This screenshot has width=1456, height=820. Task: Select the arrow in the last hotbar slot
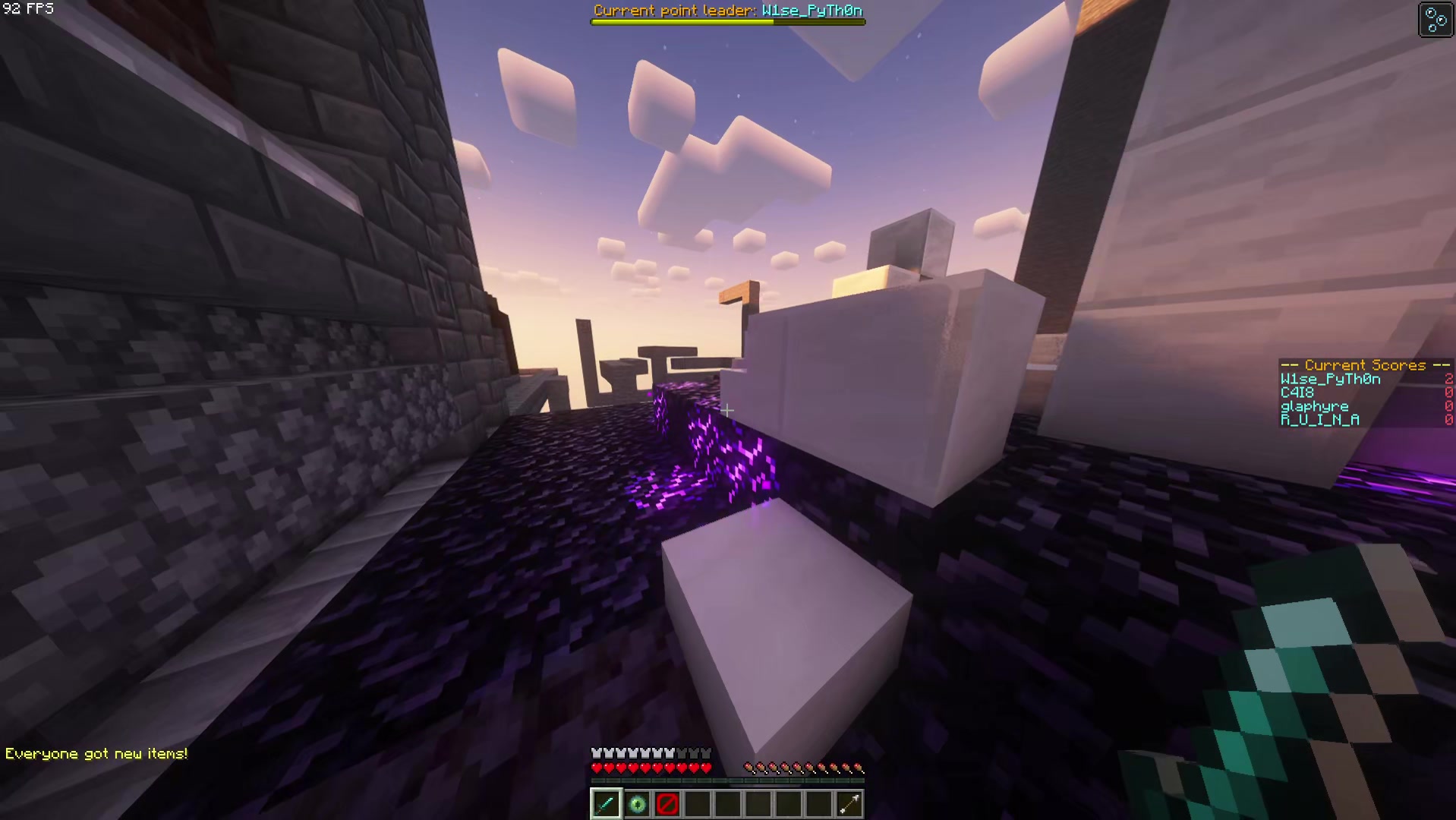click(849, 804)
